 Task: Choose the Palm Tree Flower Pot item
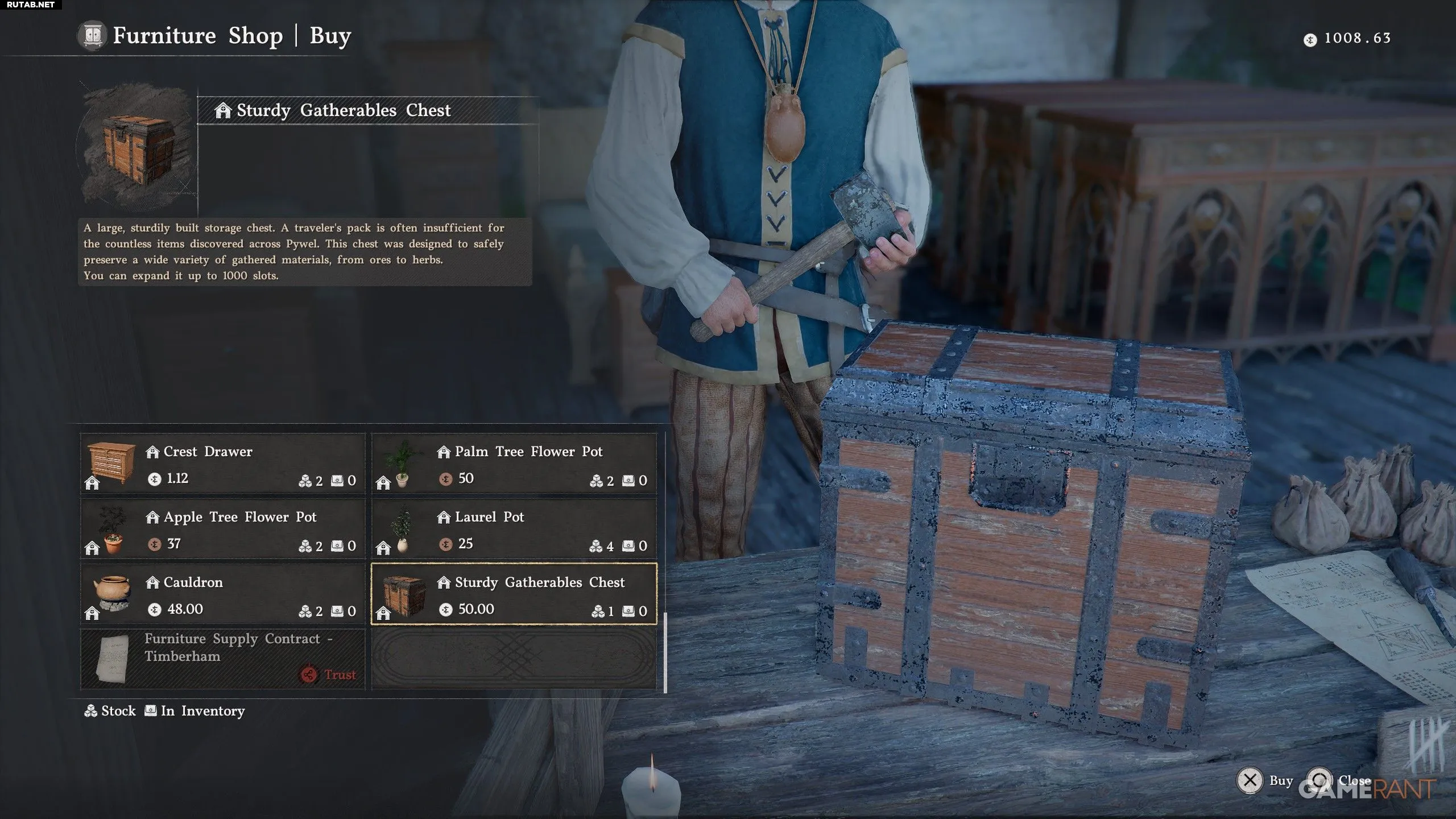click(514, 464)
